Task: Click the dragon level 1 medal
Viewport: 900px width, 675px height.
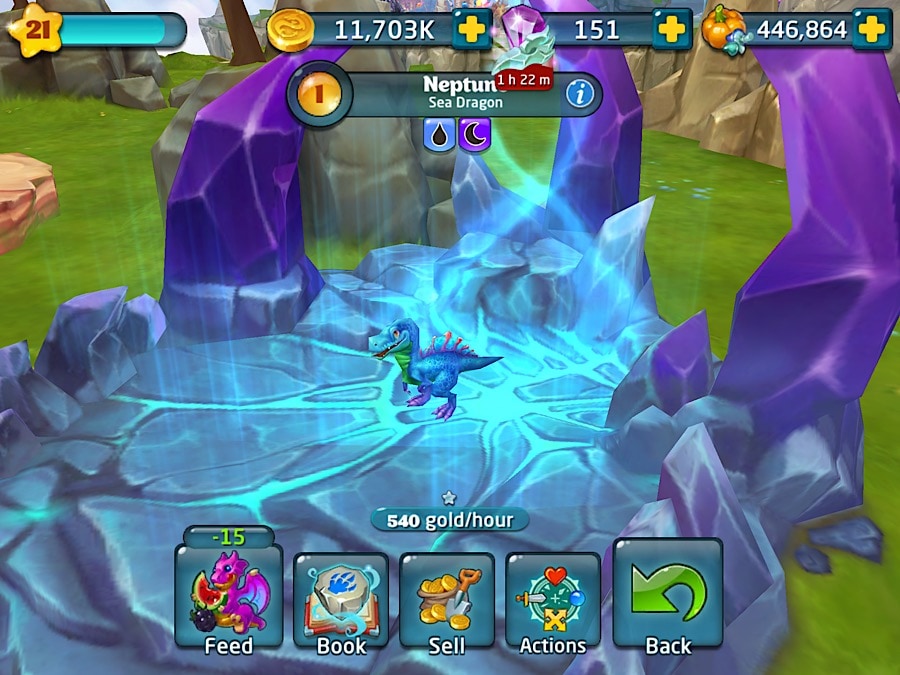Action: click(320, 95)
